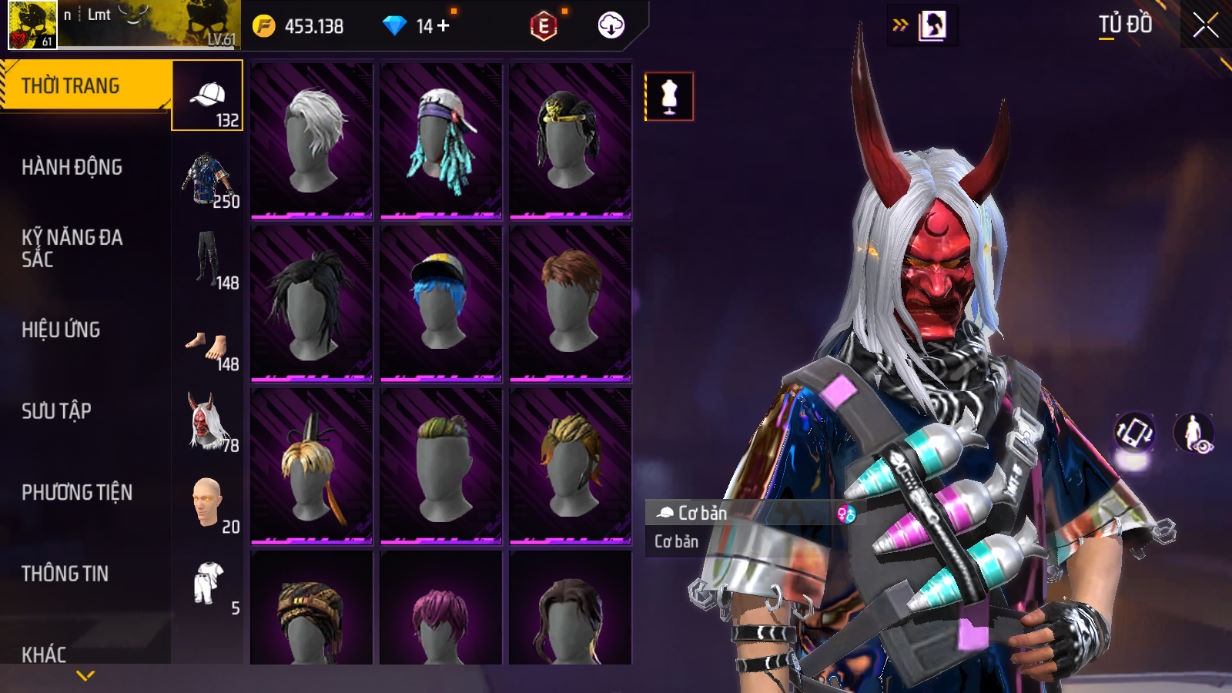Open the PHƯƠNG TIỆN section

pos(77,492)
